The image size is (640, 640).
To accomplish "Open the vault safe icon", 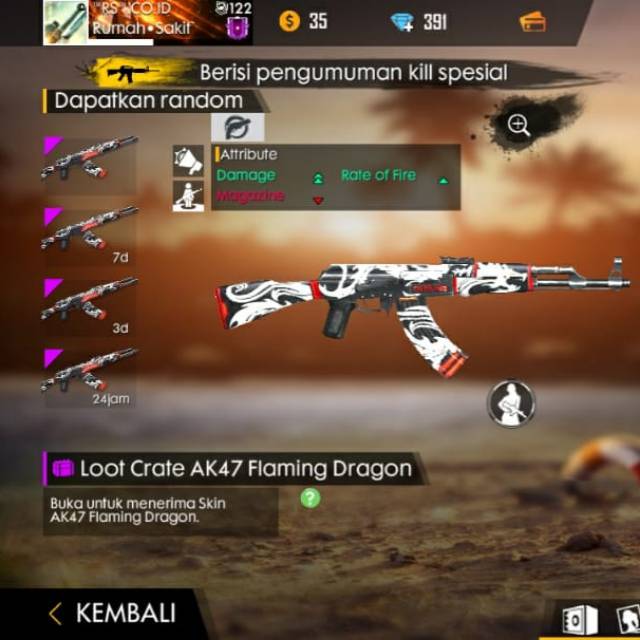I will click(579, 620).
